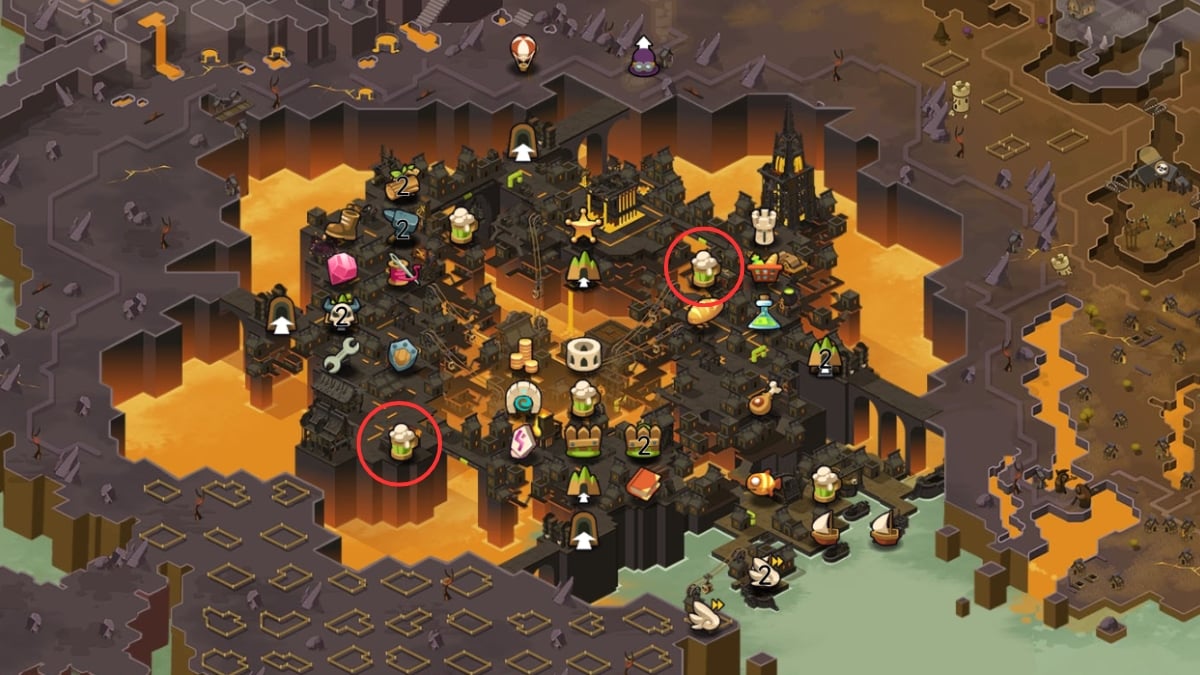Choose the blue shield map marker
1200x675 pixels.
pyautogui.click(x=402, y=355)
